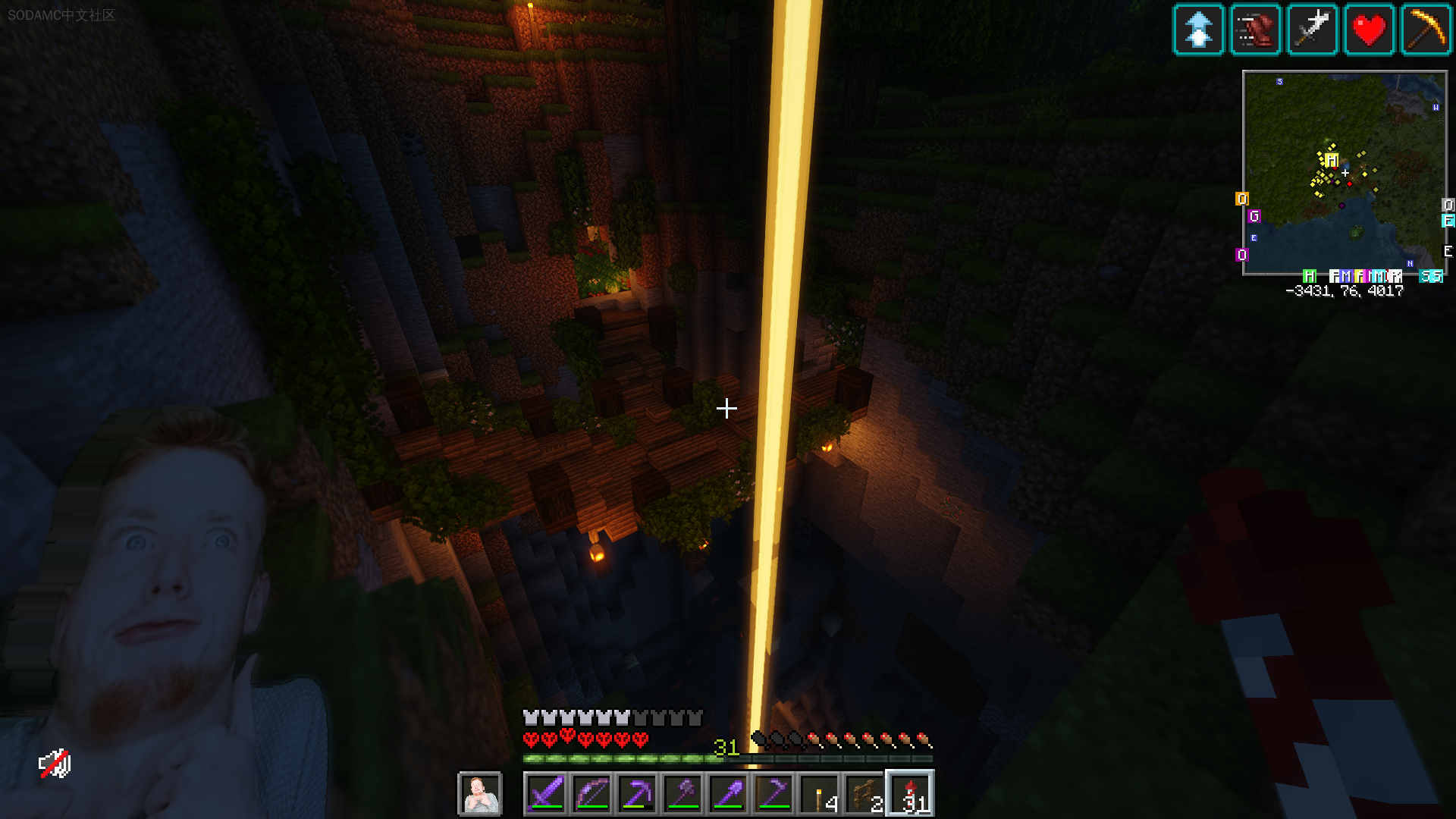Click the red heart effect icon
This screenshot has height=819, width=1456.
click(x=1369, y=30)
